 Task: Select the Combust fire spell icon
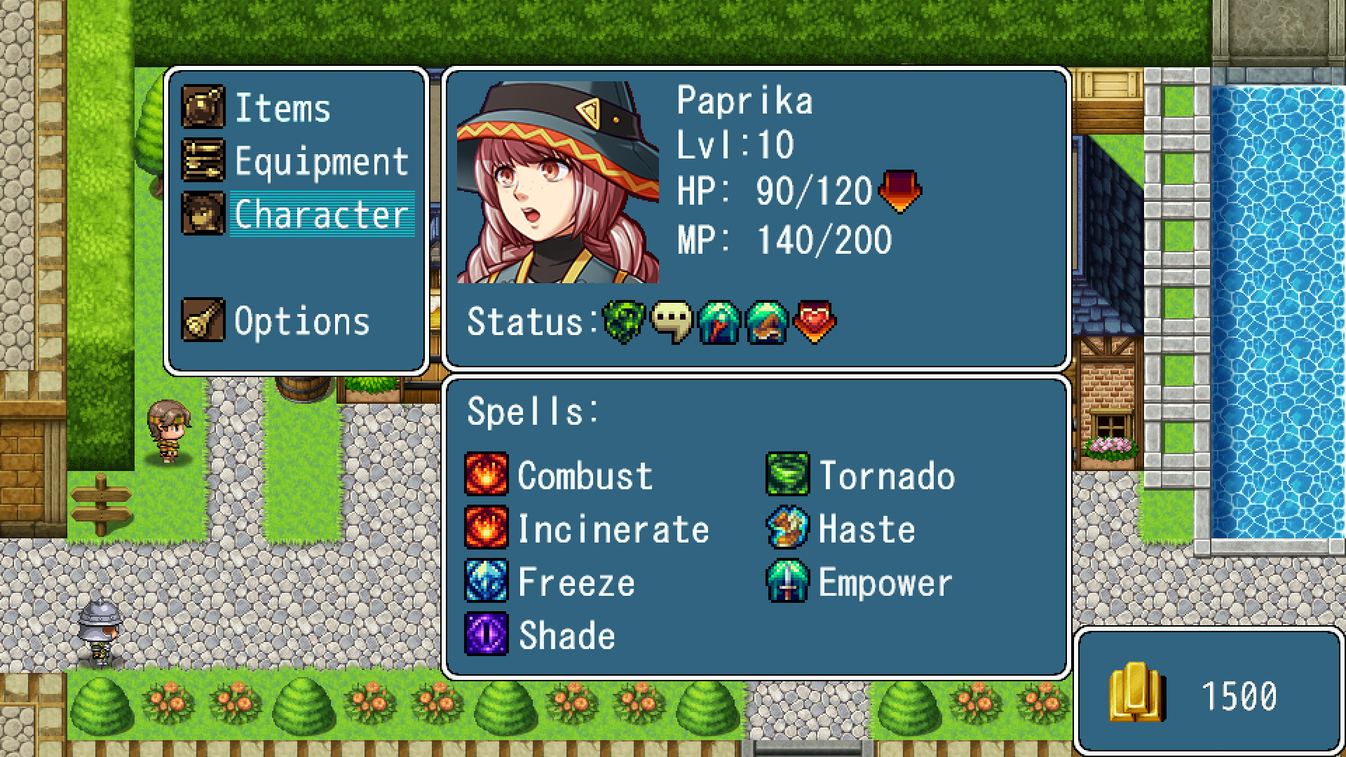coord(487,475)
